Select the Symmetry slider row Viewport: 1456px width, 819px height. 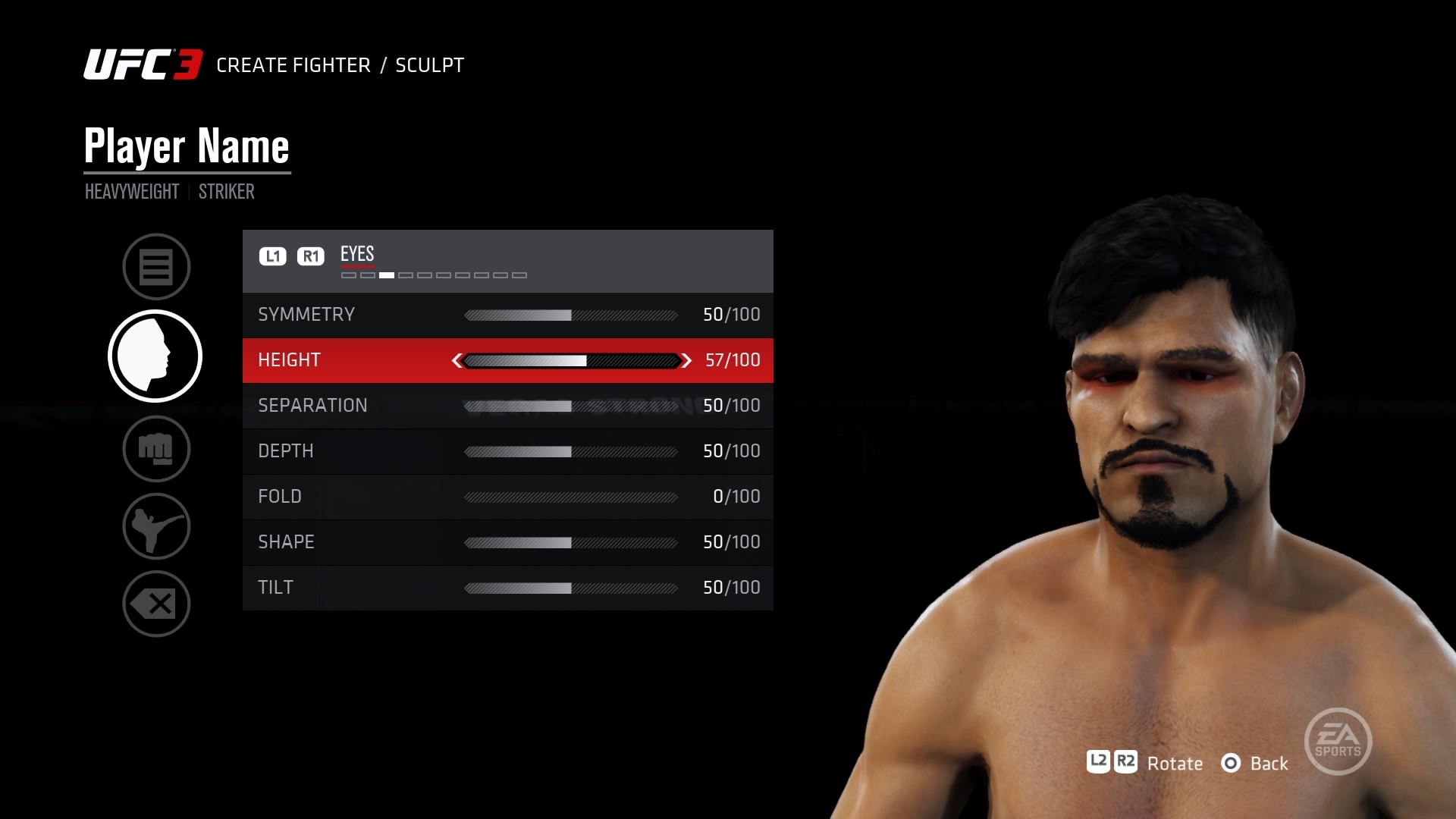coord(507,315)
